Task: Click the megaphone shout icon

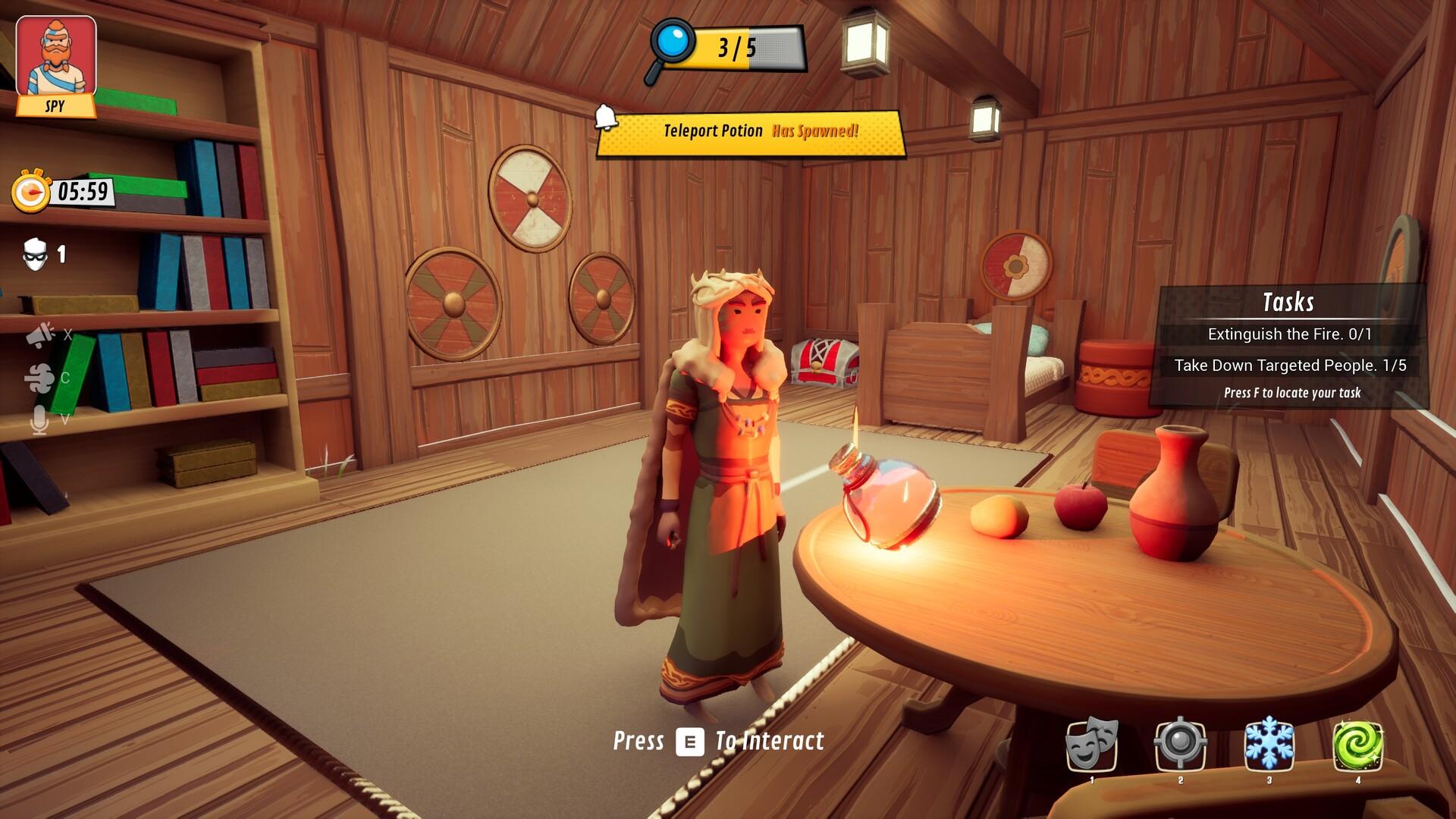Action: 40,334
